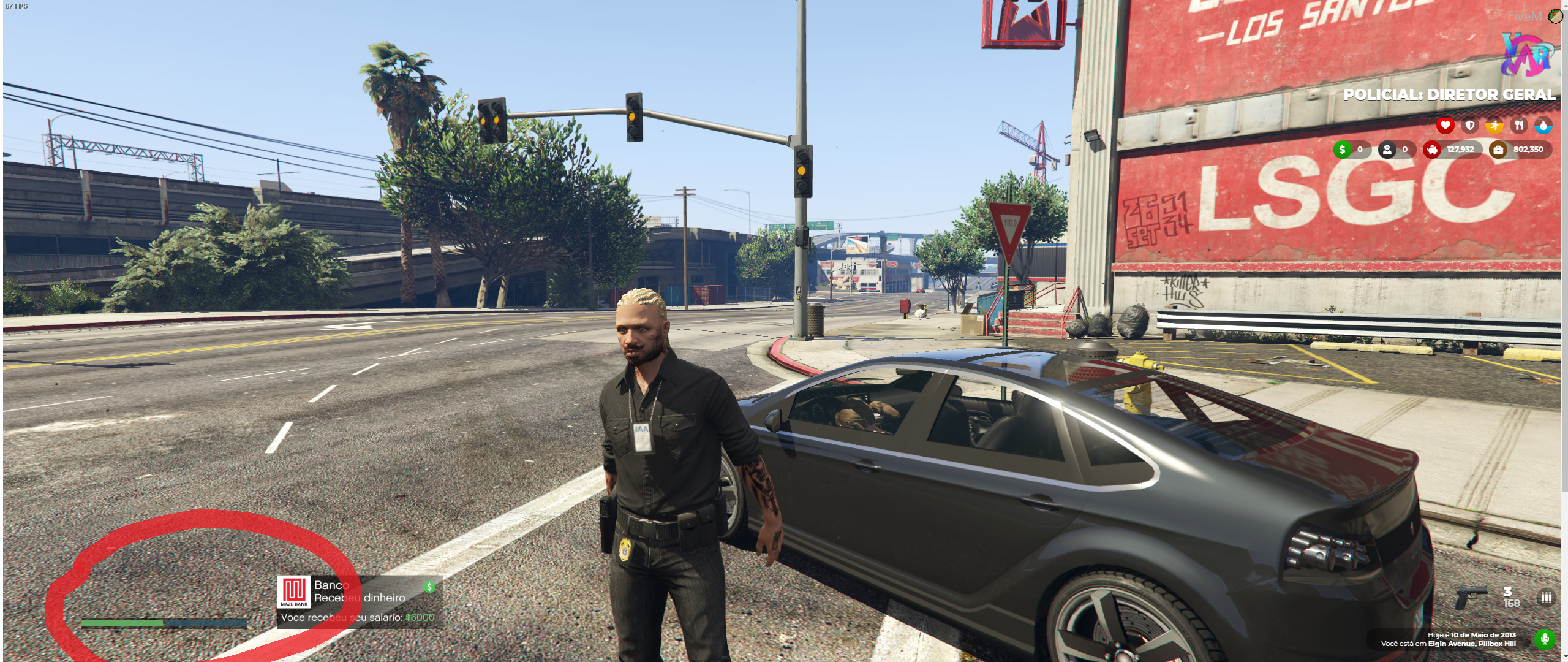Click the red health heart icon

tap(1445, 126)
